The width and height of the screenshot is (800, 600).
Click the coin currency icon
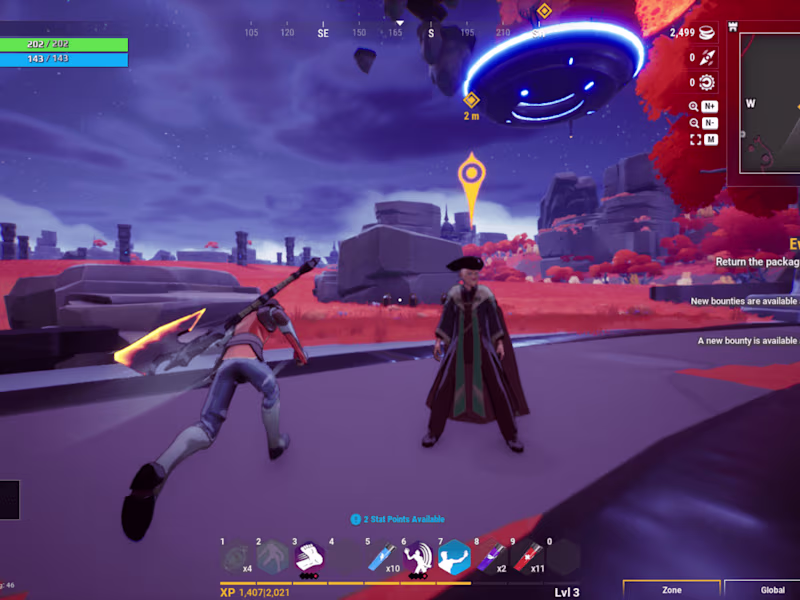pos(706,33)
